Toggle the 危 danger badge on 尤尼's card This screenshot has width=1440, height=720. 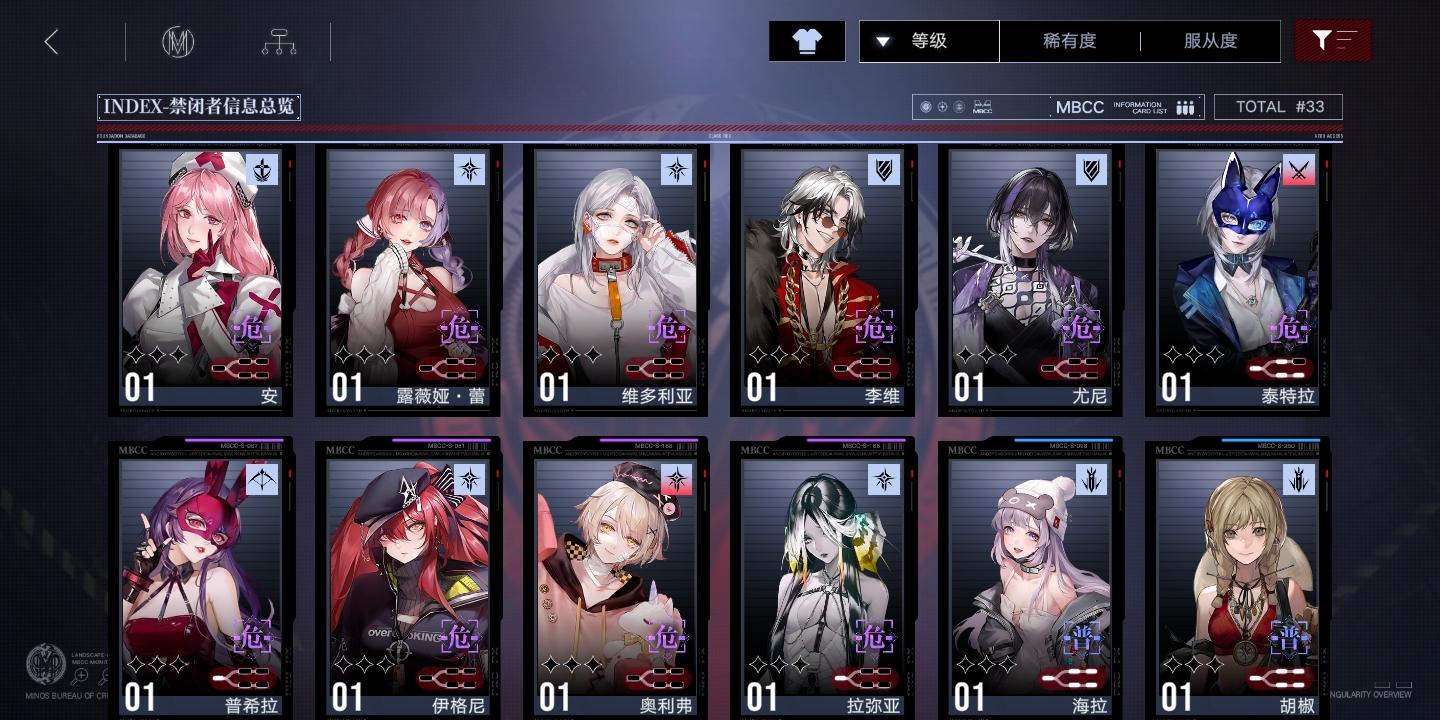click(x=1081, y=327)
